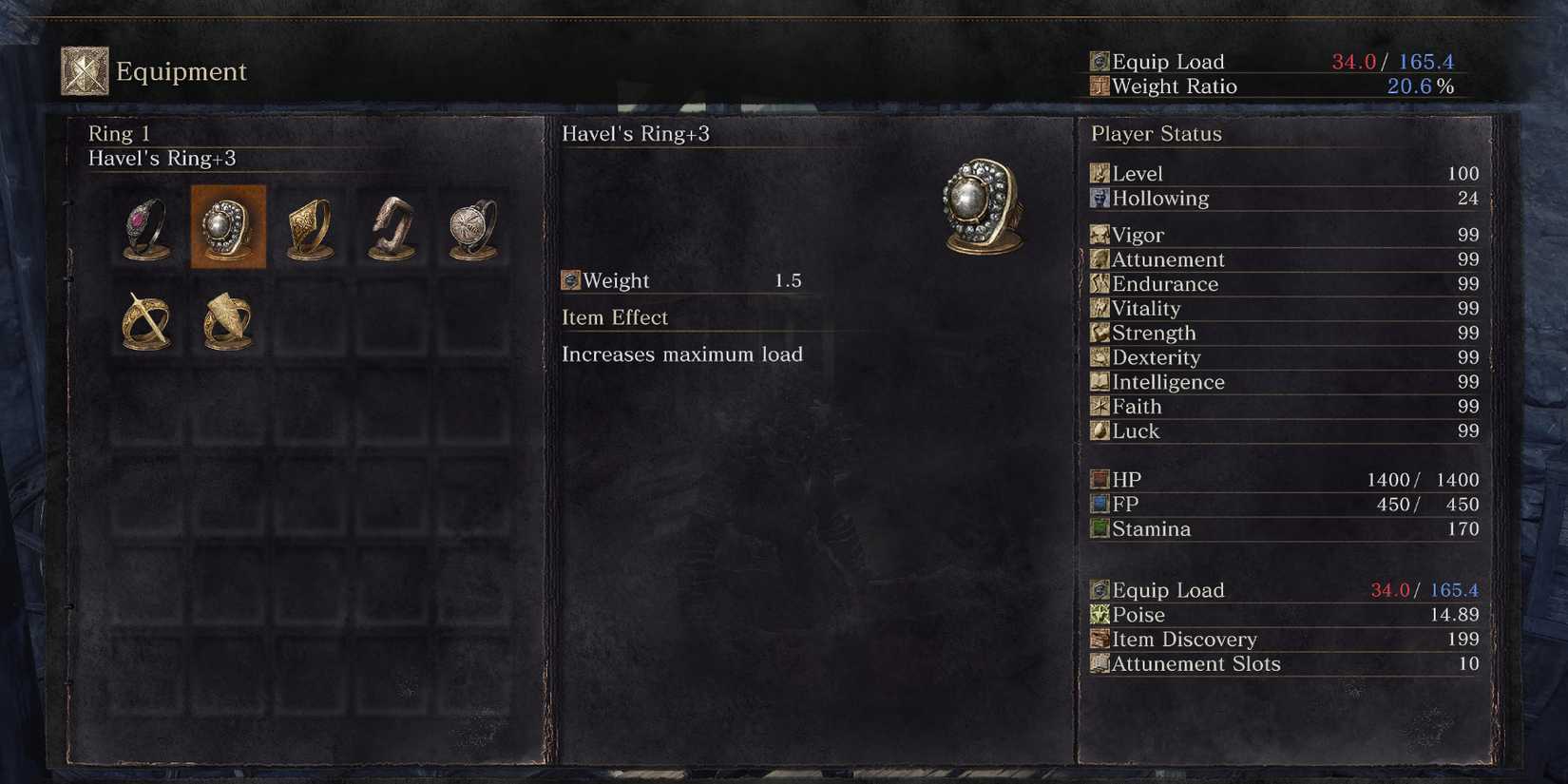
Task: Click the Item Discovery icon
Action: coord(1099,640)
